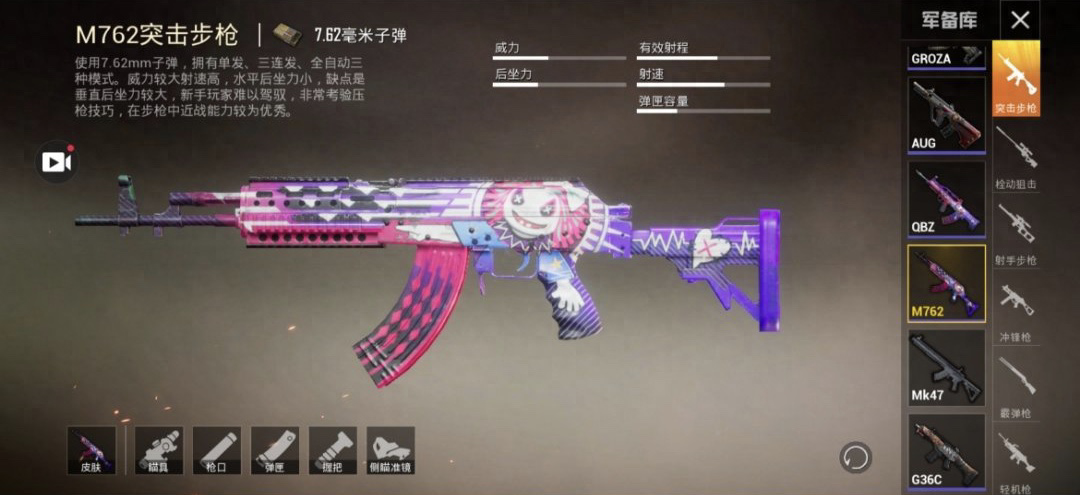Select the scope (瞄具) attachment slot
The height and width of the screenshot is (495, 1080).
tap(158, 450)
